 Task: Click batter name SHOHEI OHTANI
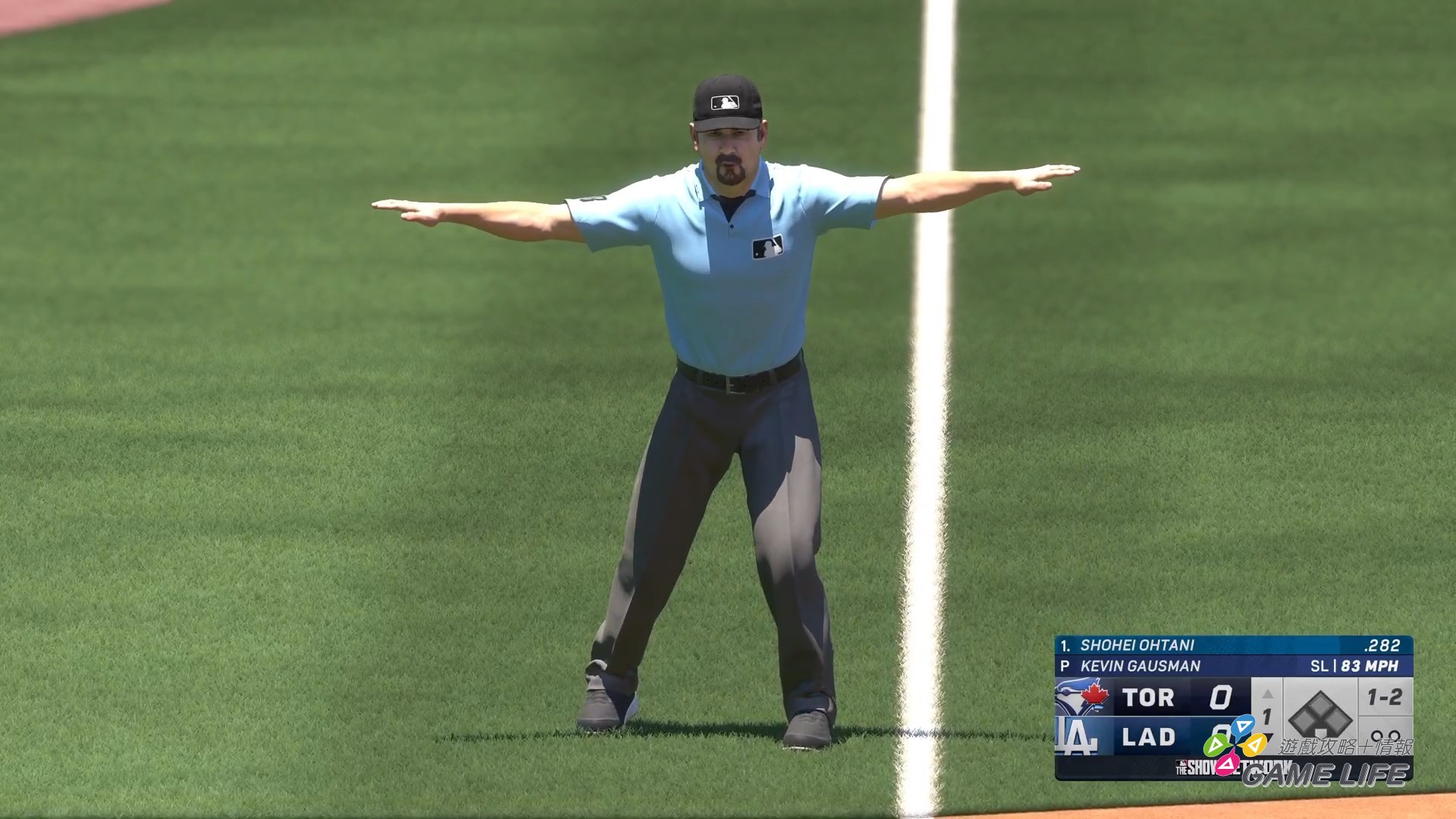pos(1137,645)
